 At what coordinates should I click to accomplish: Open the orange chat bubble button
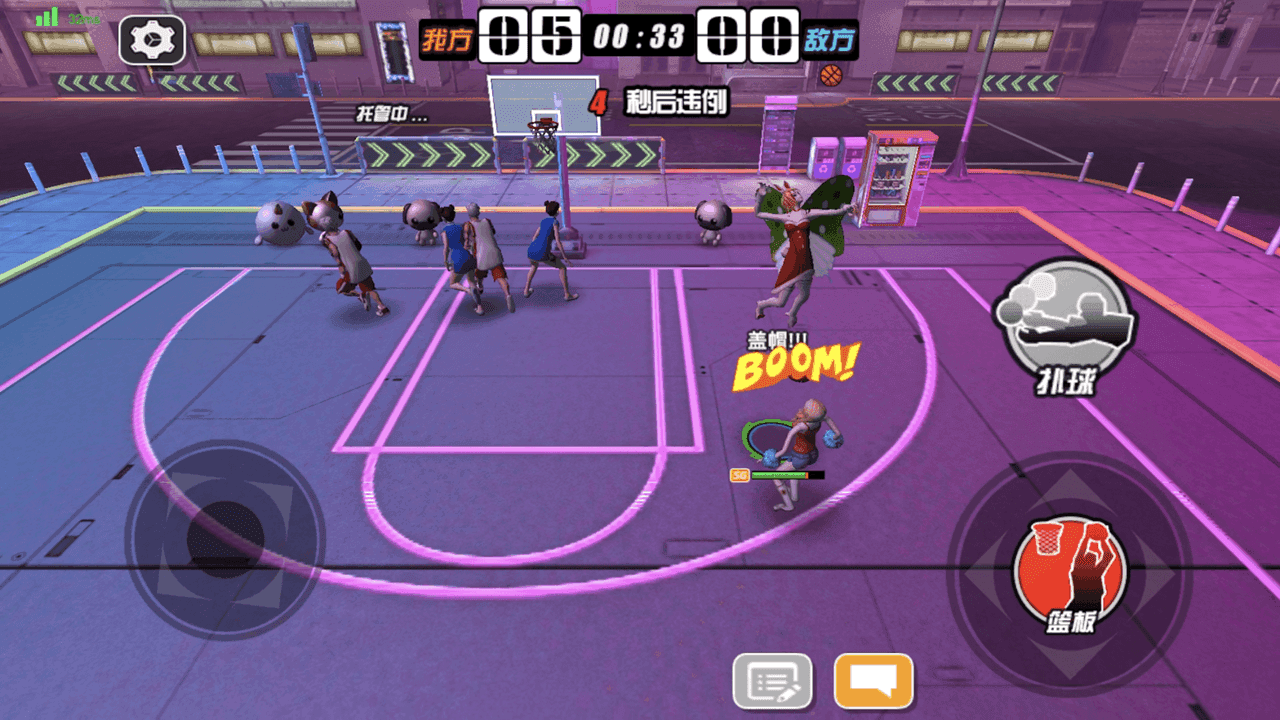coord(873,681)
